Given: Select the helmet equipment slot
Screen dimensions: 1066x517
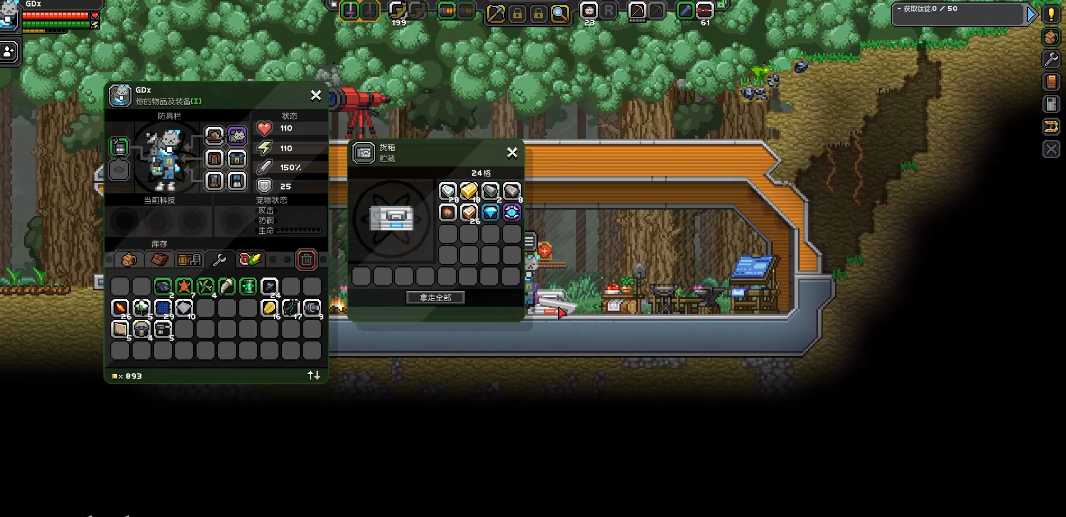Looking at the screenshot, I should pyautogui.click(x=215, y=135).
